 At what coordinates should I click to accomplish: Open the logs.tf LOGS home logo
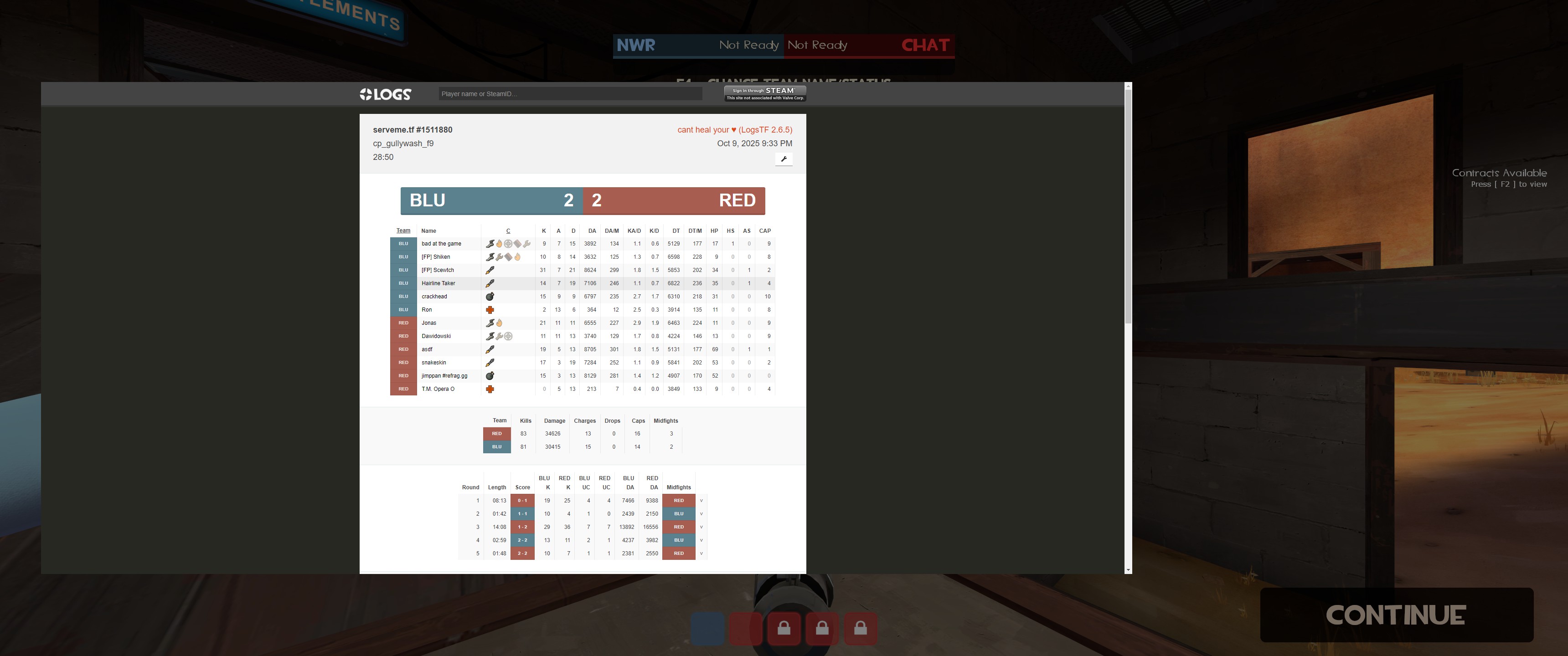tap(385, 94)
